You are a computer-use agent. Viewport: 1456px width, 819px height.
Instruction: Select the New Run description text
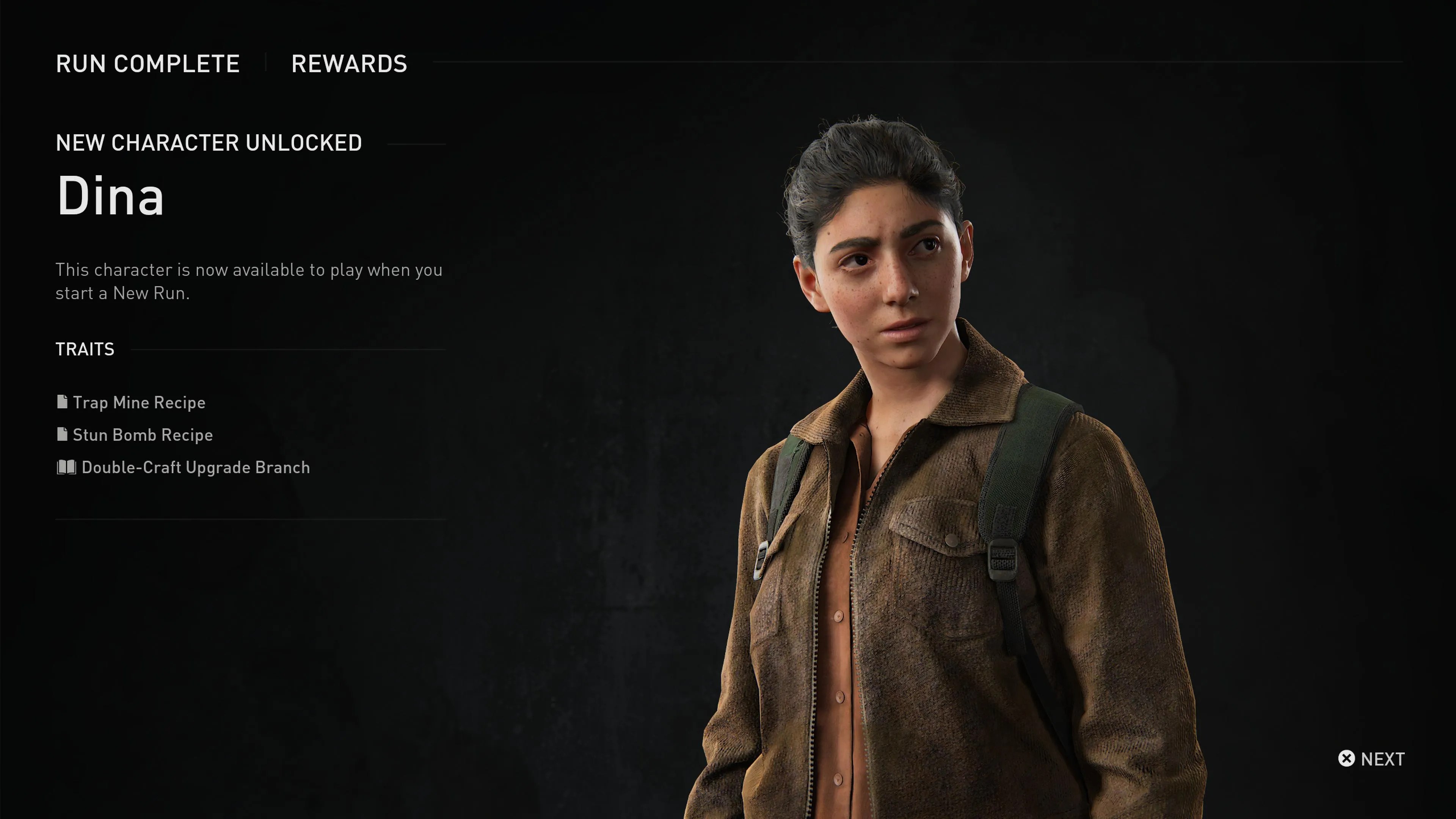point(249,281)
